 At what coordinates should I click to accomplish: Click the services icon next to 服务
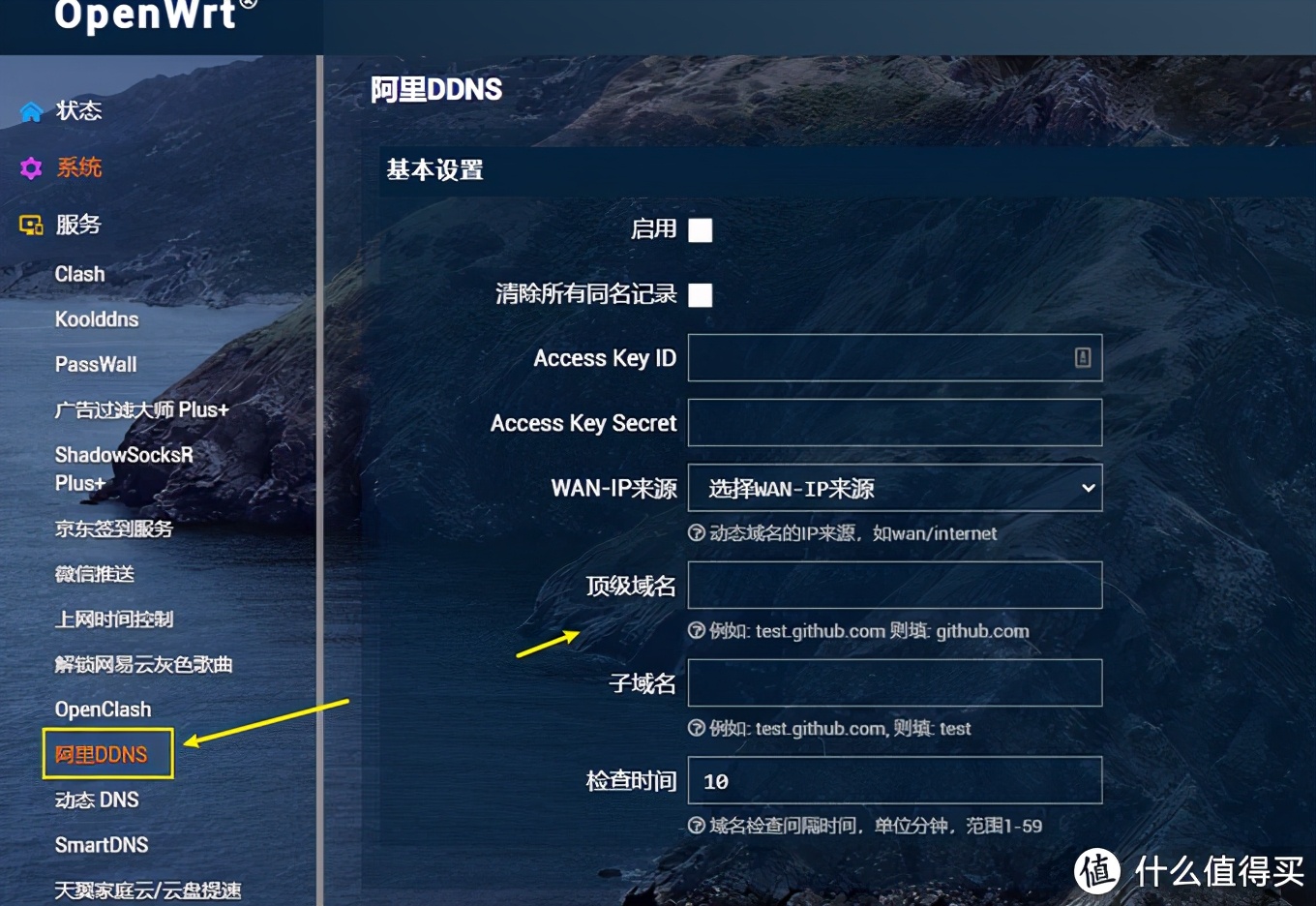30,225
